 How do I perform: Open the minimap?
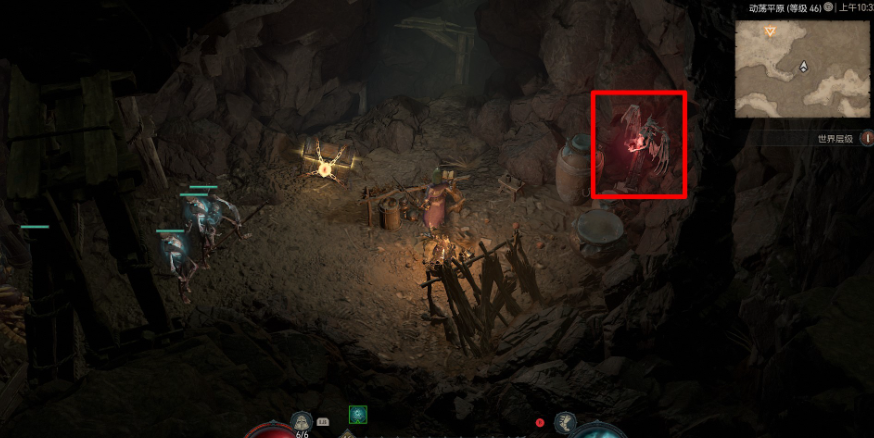click(802, 68)
